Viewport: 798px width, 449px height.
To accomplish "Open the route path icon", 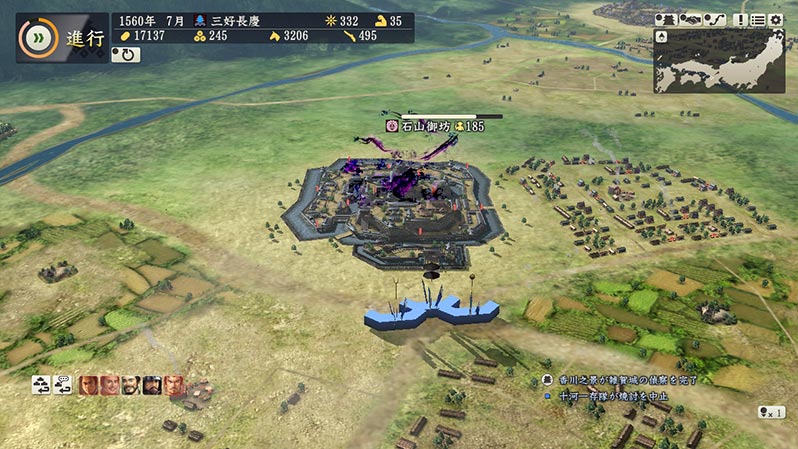I will click(713, 20).
